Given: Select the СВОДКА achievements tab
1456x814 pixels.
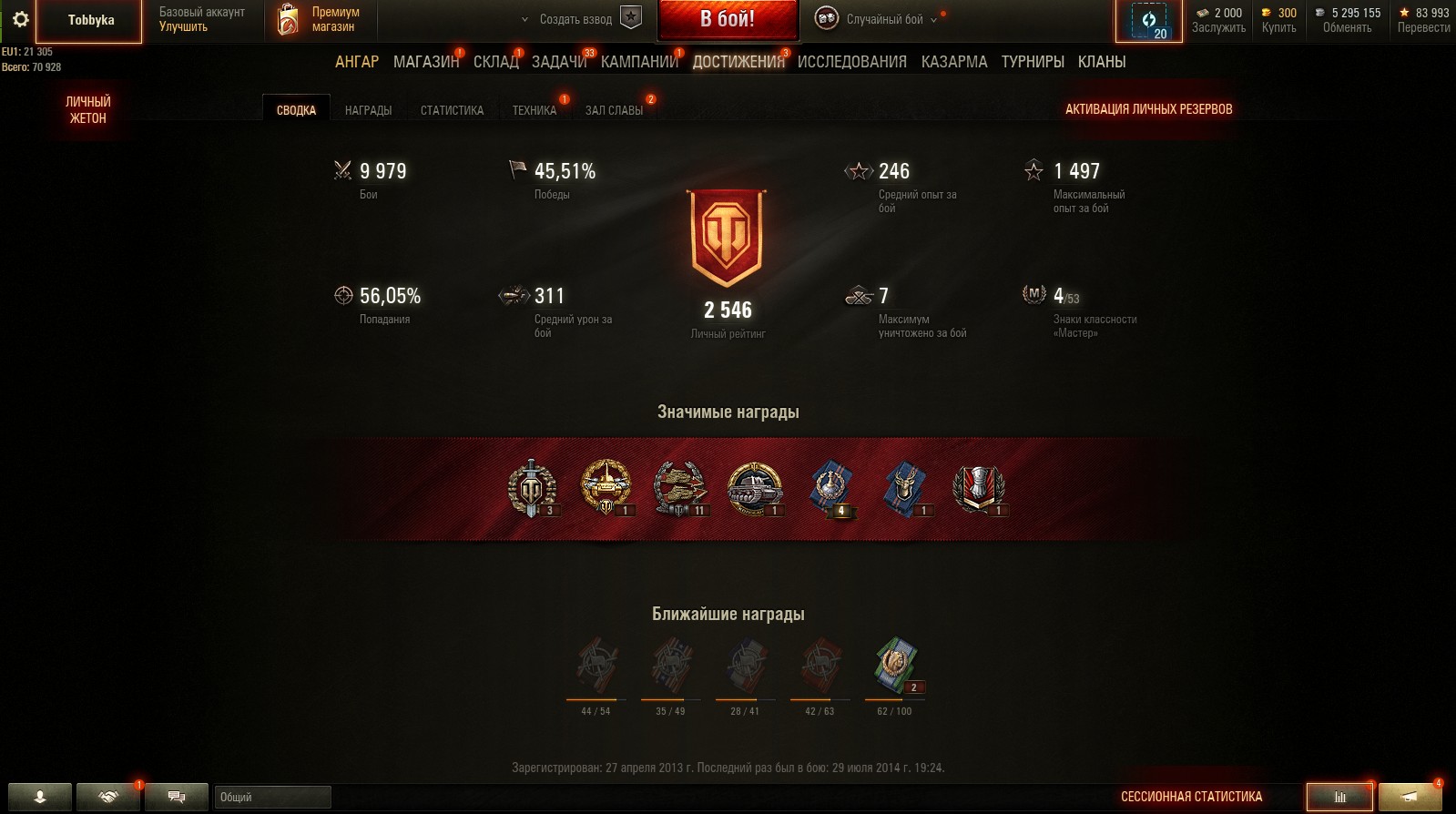Looking at the screenshot, I should (295, 107).
